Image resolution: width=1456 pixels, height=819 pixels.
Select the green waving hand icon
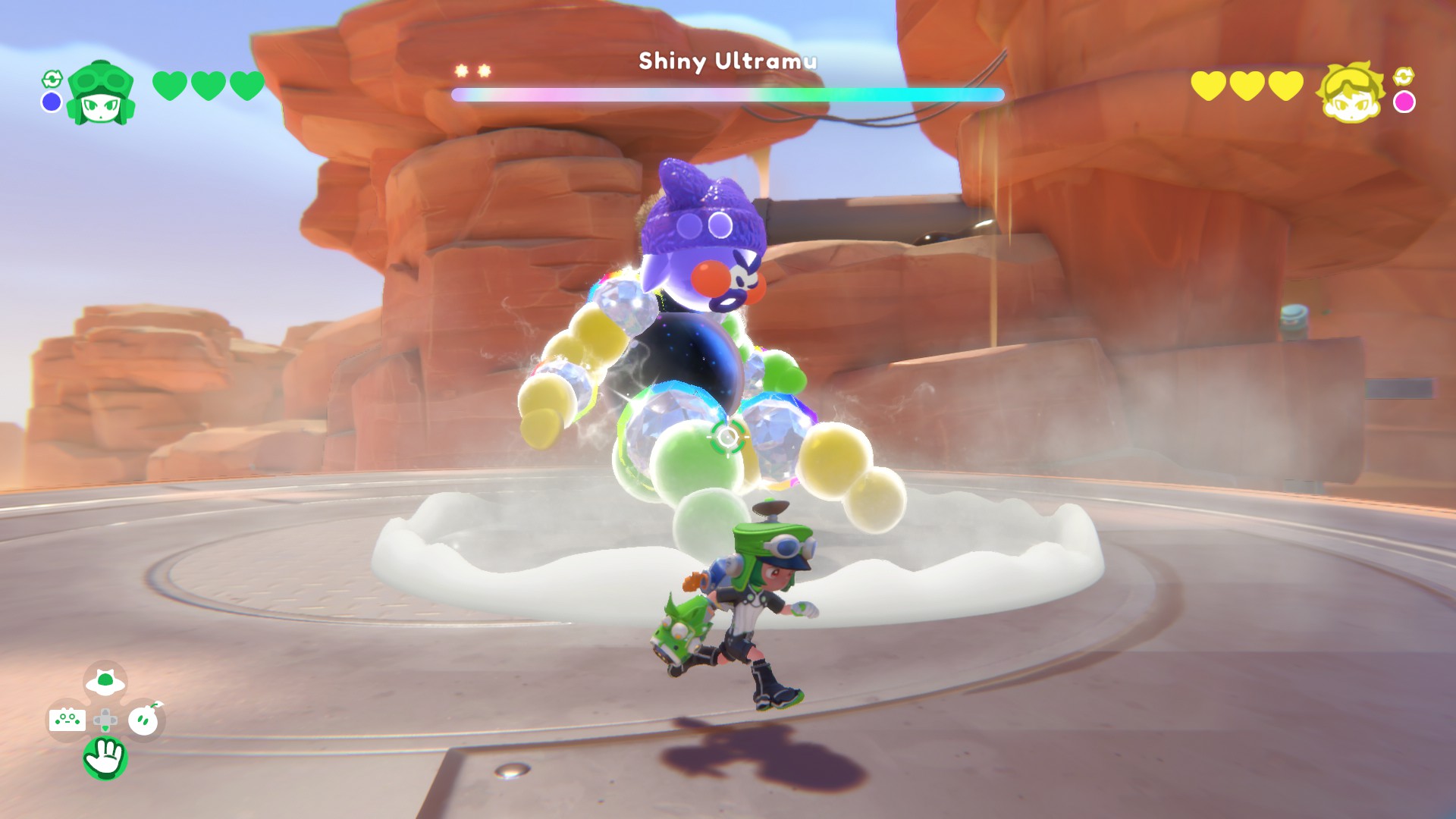(x=105, y=757)
